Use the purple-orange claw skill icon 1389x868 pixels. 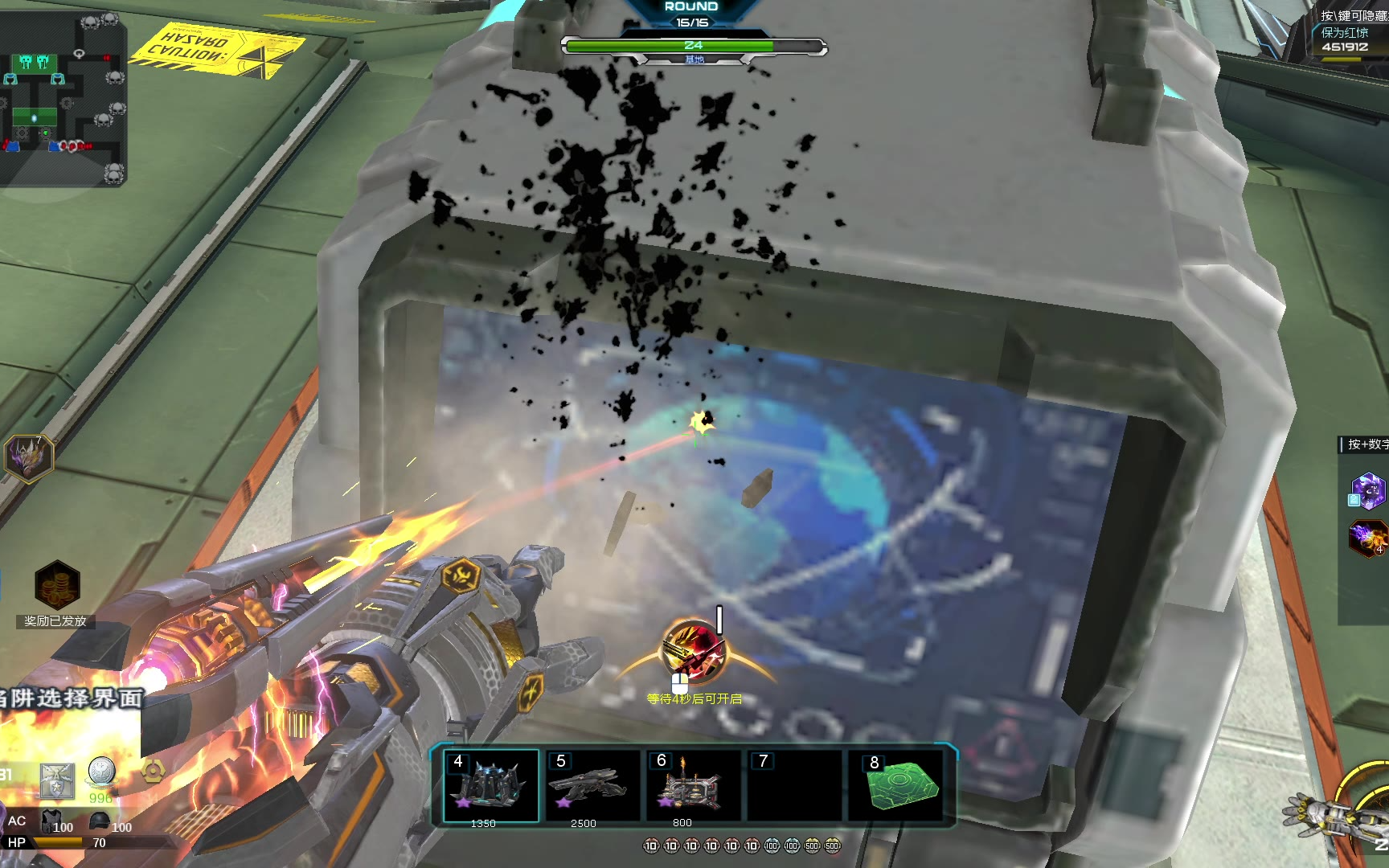coord(1368,537)
